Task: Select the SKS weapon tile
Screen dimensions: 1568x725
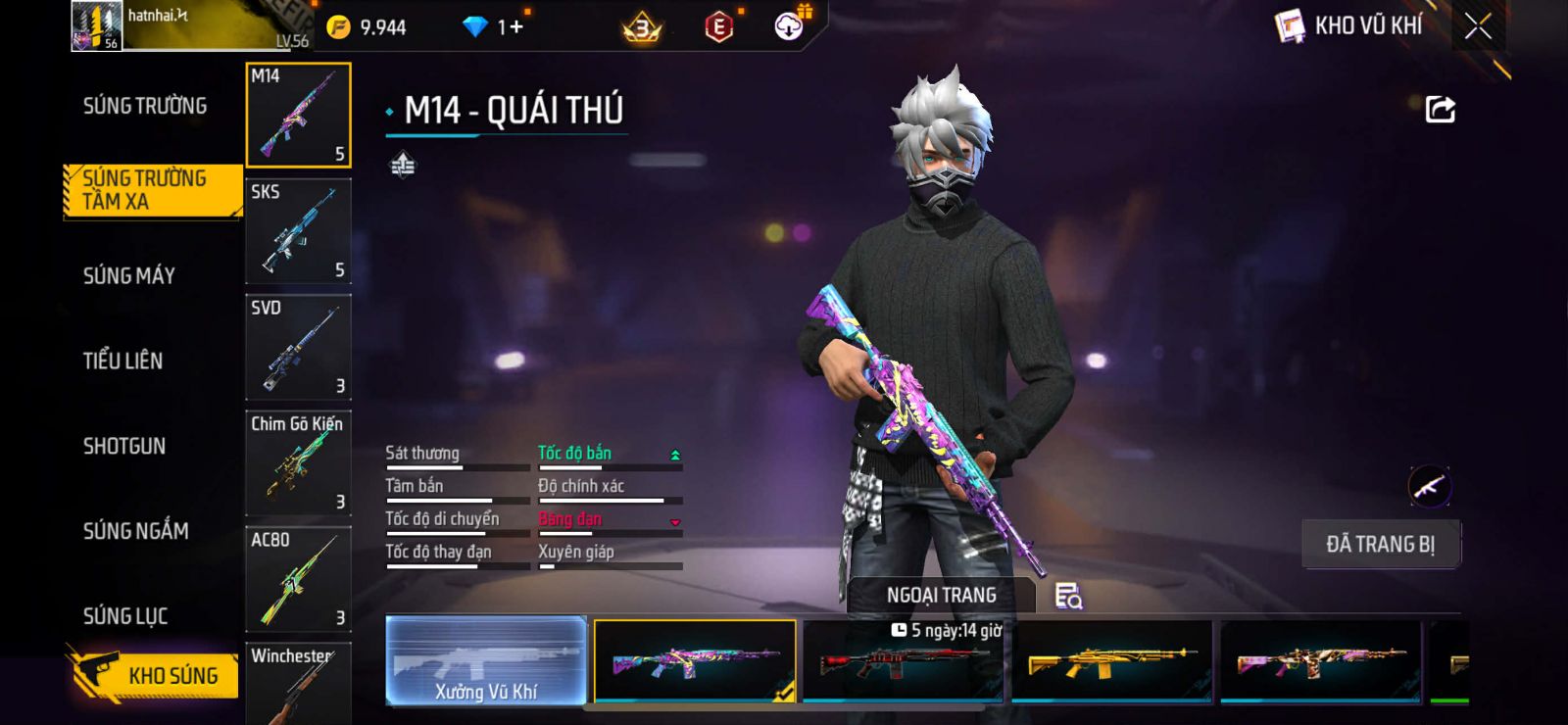Action: point(298,231)
